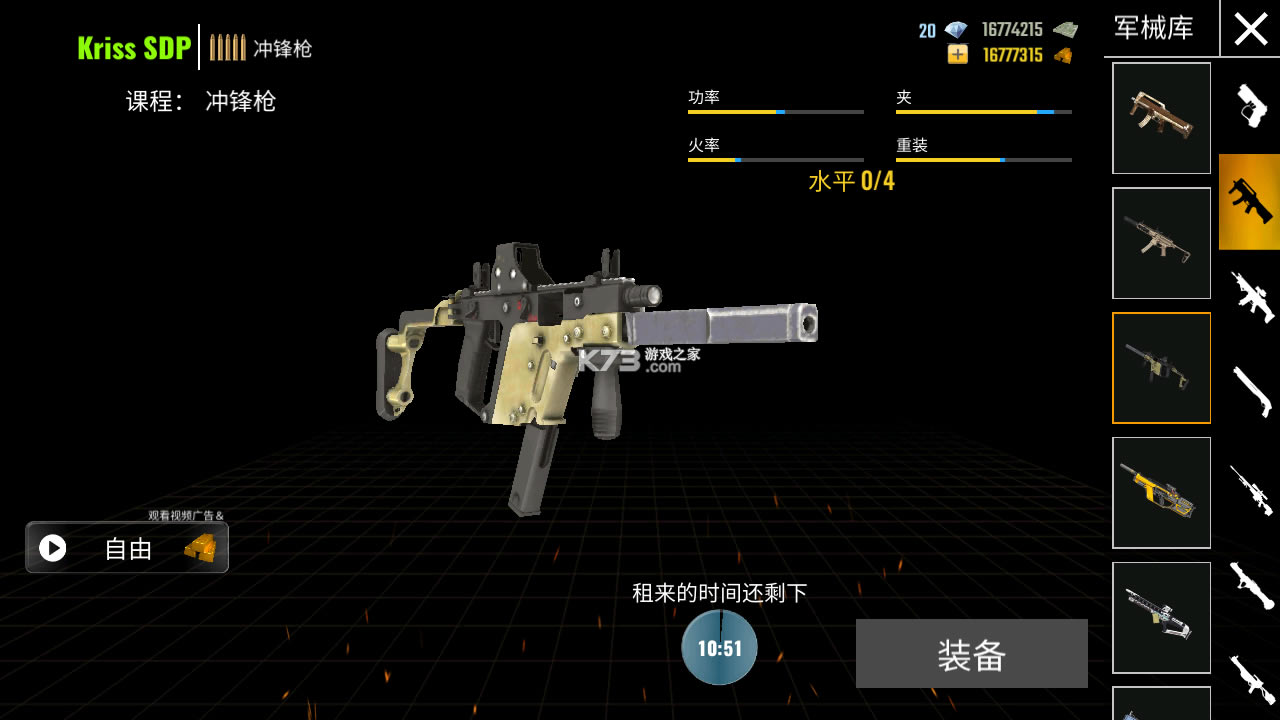The height and width of the screenshot is (720, 1280).
Task: Open the assault rifle weapon category
Action: [1250, 297]
